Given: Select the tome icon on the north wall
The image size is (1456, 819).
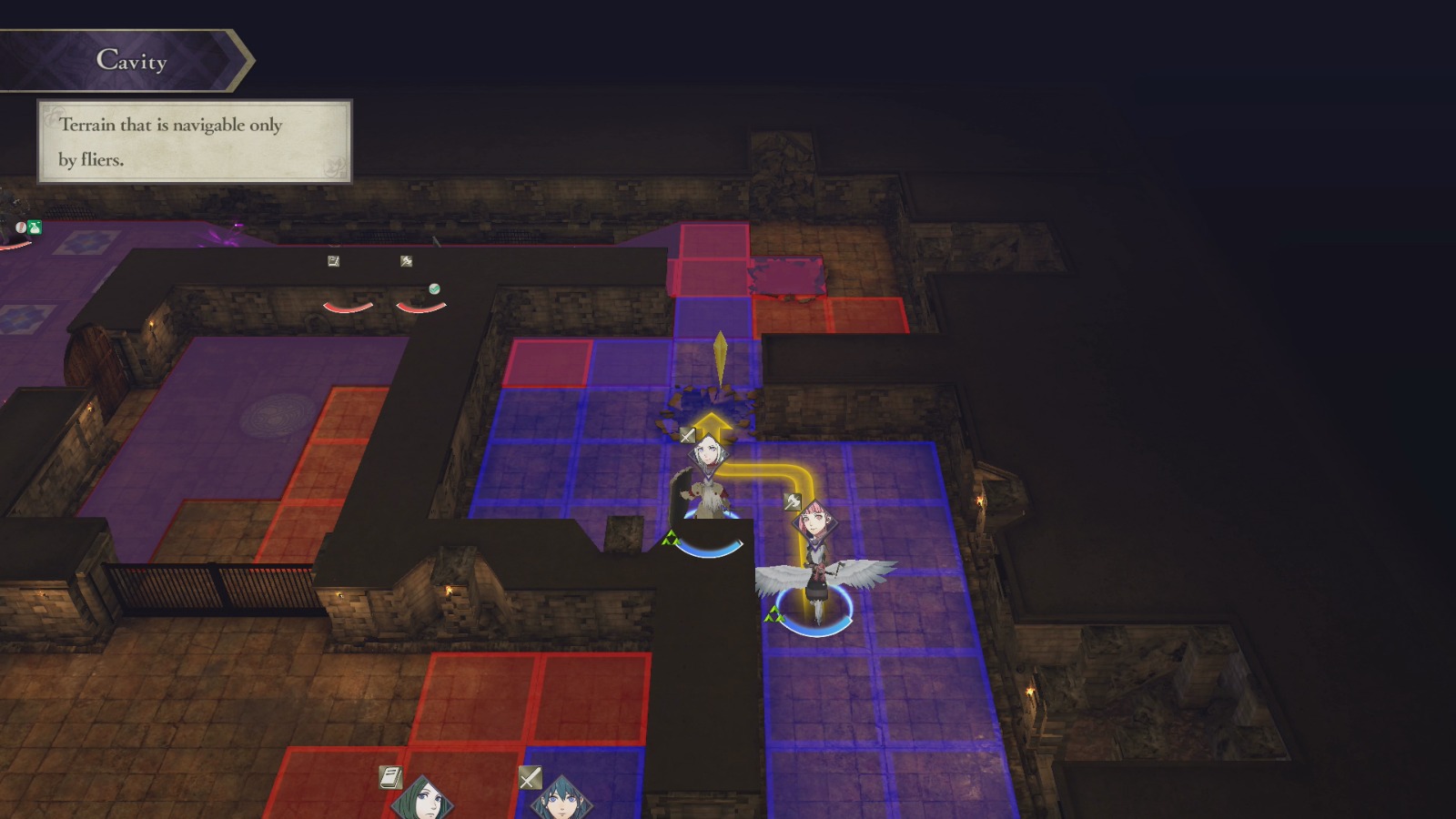Looking at the screenshot, I should click(x=334, y=261).
